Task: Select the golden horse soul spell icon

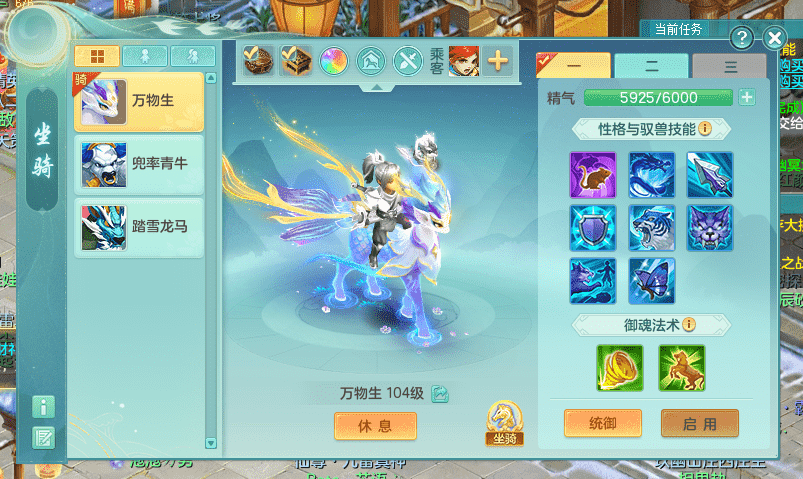Action: 681,368
